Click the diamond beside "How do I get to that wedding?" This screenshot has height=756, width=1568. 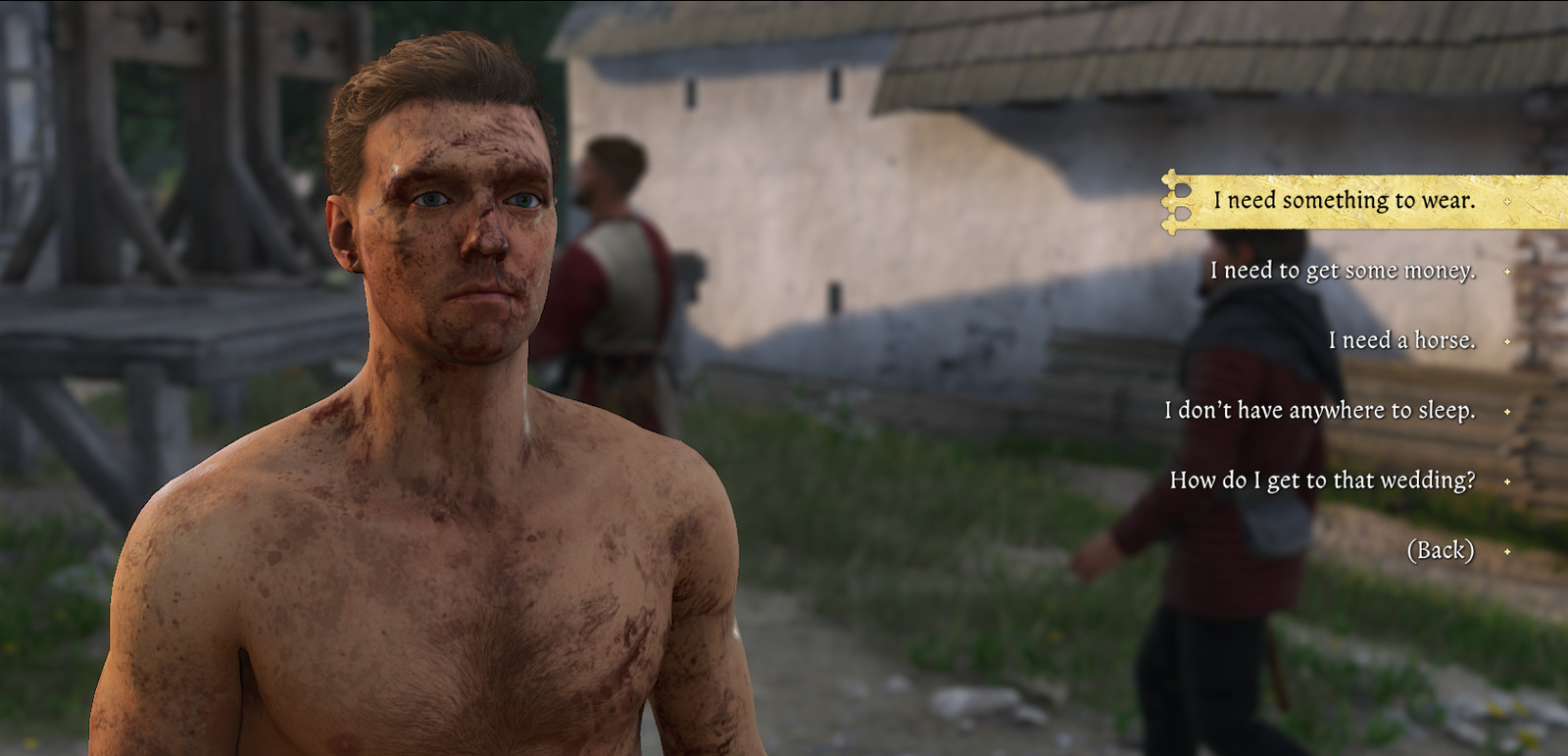tap(1505, 480)
